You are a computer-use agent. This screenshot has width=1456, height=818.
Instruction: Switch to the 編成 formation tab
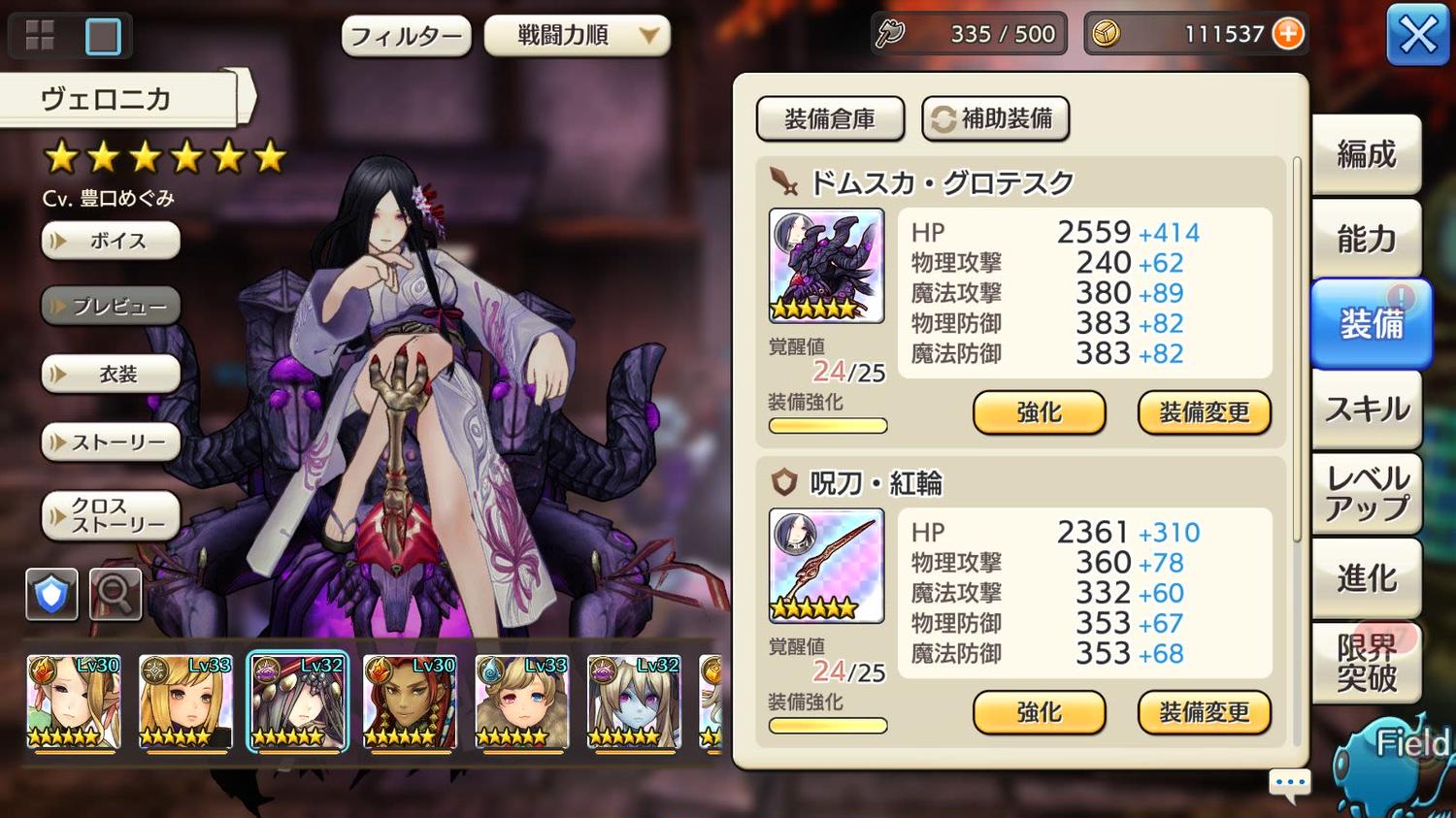point(1366,154)
